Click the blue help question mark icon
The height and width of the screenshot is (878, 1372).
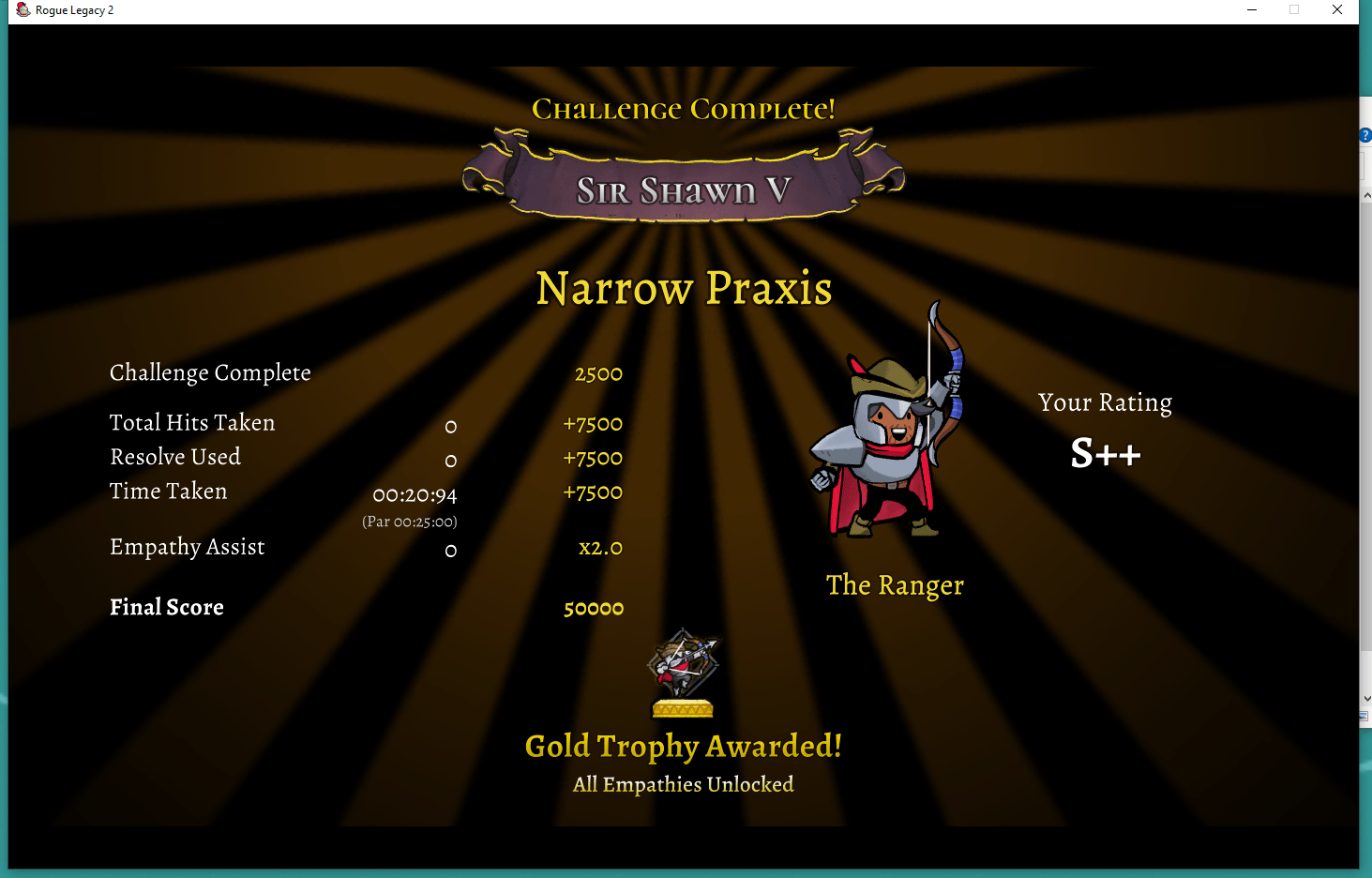click(x=1364, y=135)
